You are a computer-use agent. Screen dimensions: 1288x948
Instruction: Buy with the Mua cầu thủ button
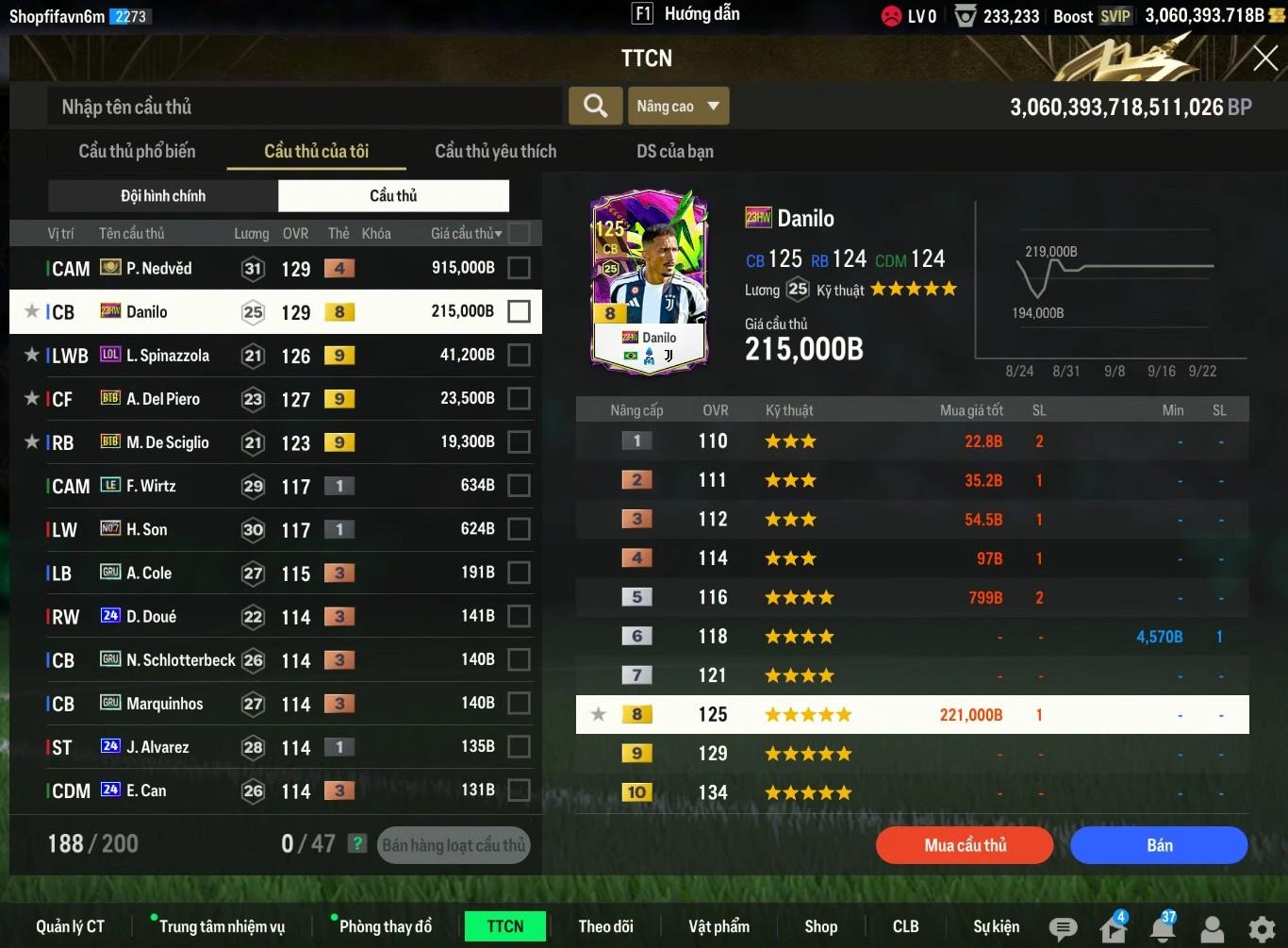(x=964, y=845)
